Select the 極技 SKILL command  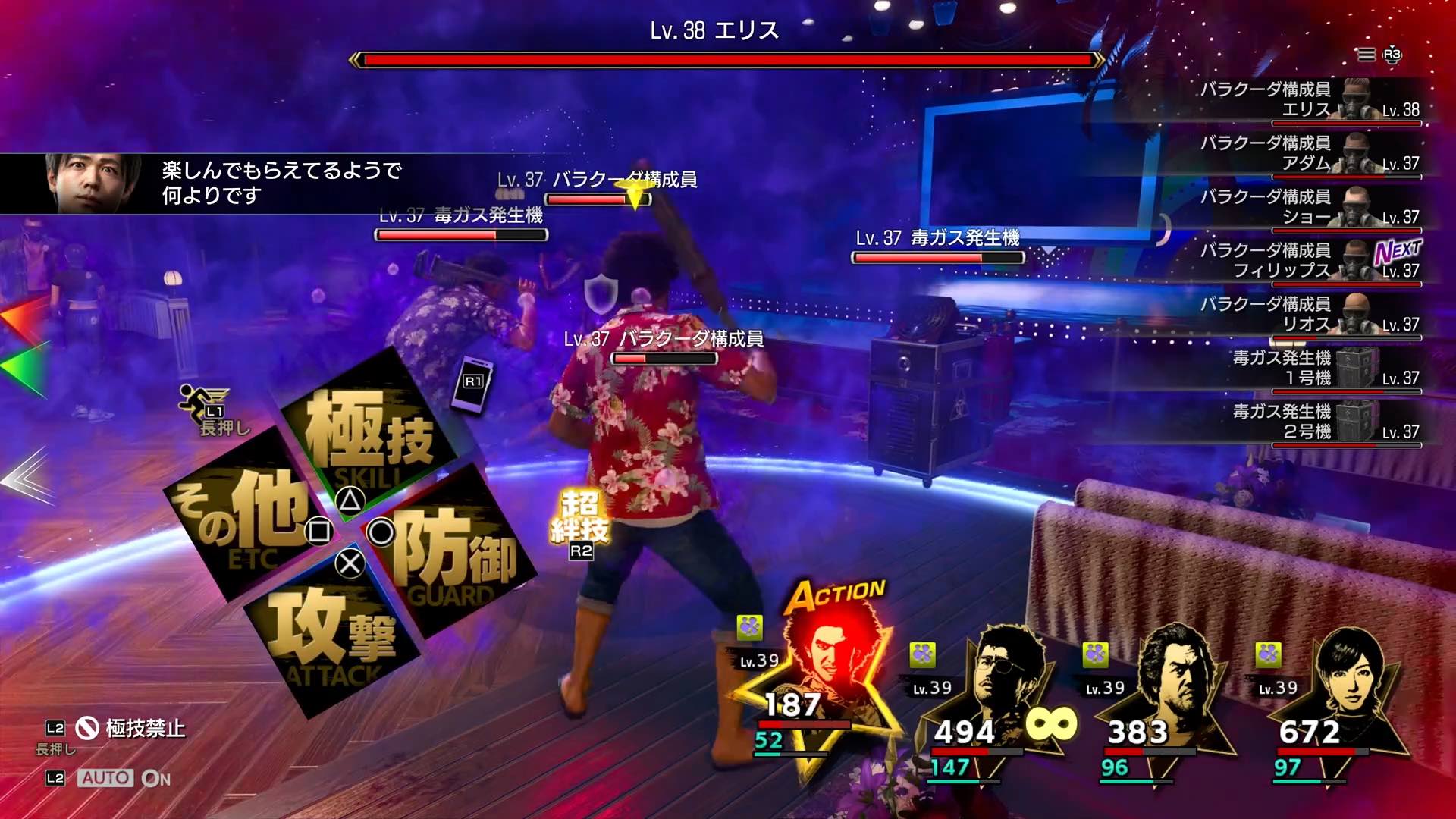(x=369, y=426)
